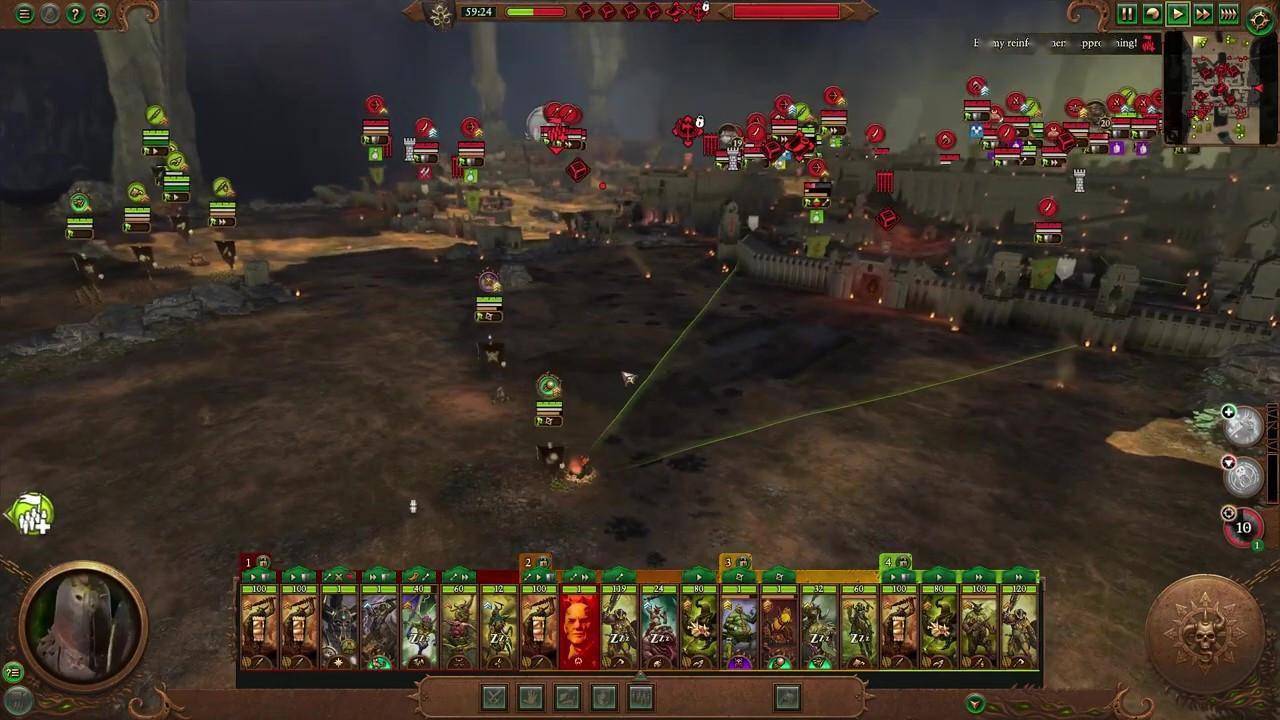The height and width of the screenshot is (720, 1280).
Task: Open the main menu (three-line icon)
Action: pyautogui.click(x=24, y=14)
